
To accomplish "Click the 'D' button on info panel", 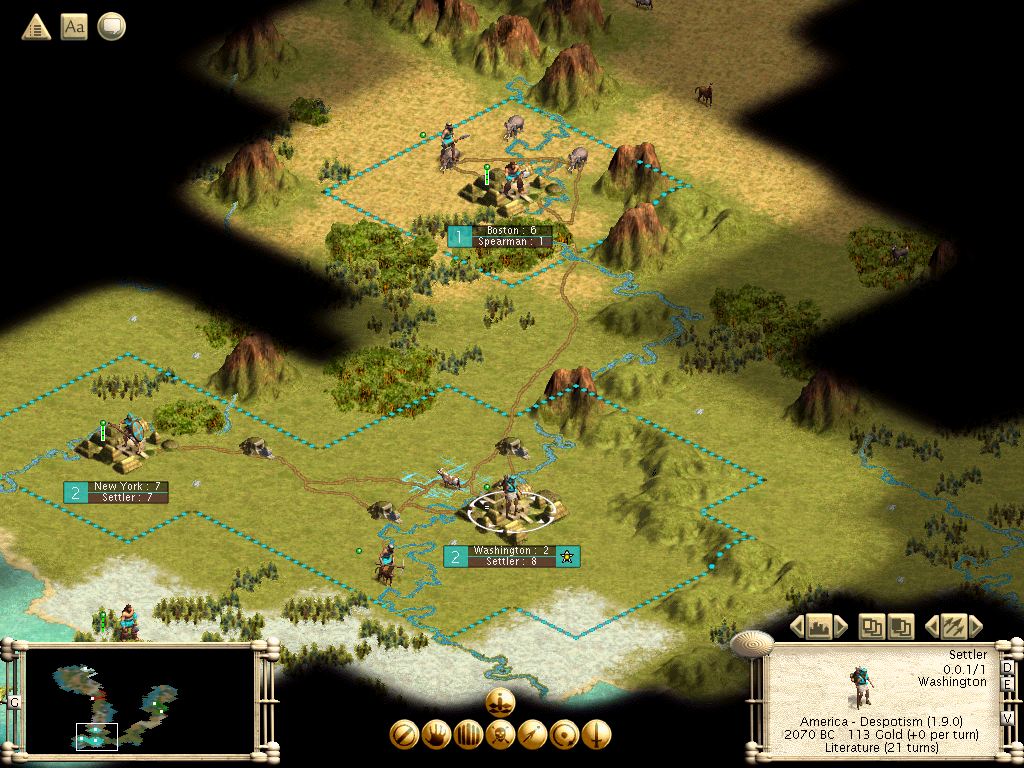I will pos(1007,667).
